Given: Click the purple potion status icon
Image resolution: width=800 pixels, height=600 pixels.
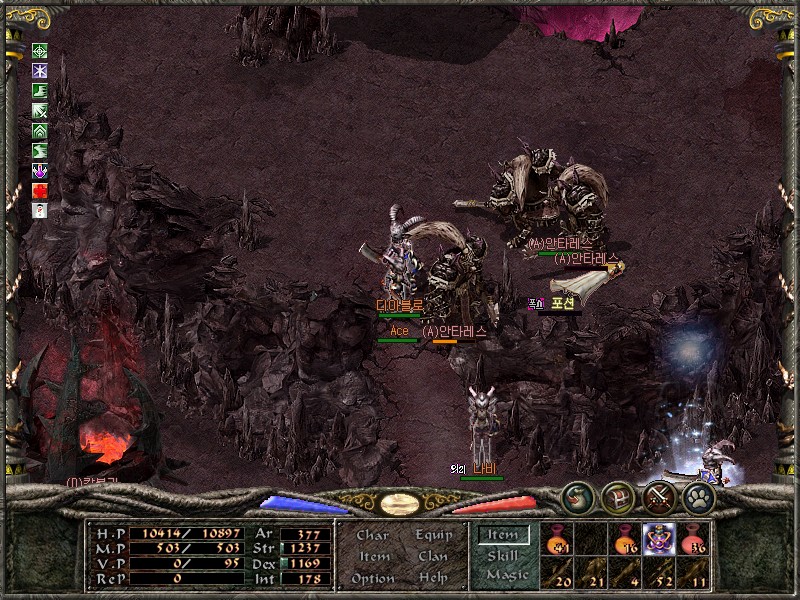Looking at the screenshot, I should pos(40,170).
